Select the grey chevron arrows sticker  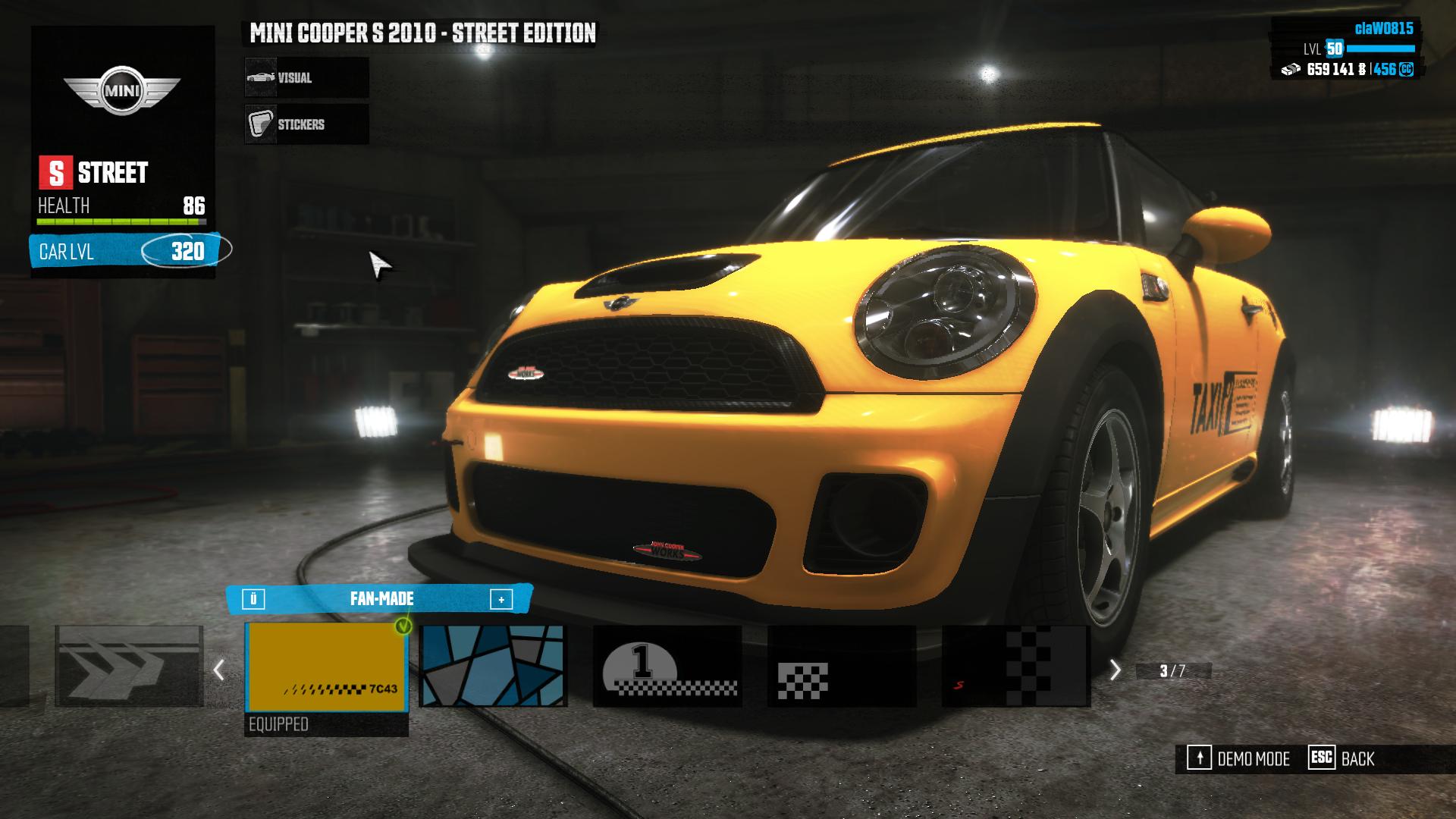(x=129, y=667)
